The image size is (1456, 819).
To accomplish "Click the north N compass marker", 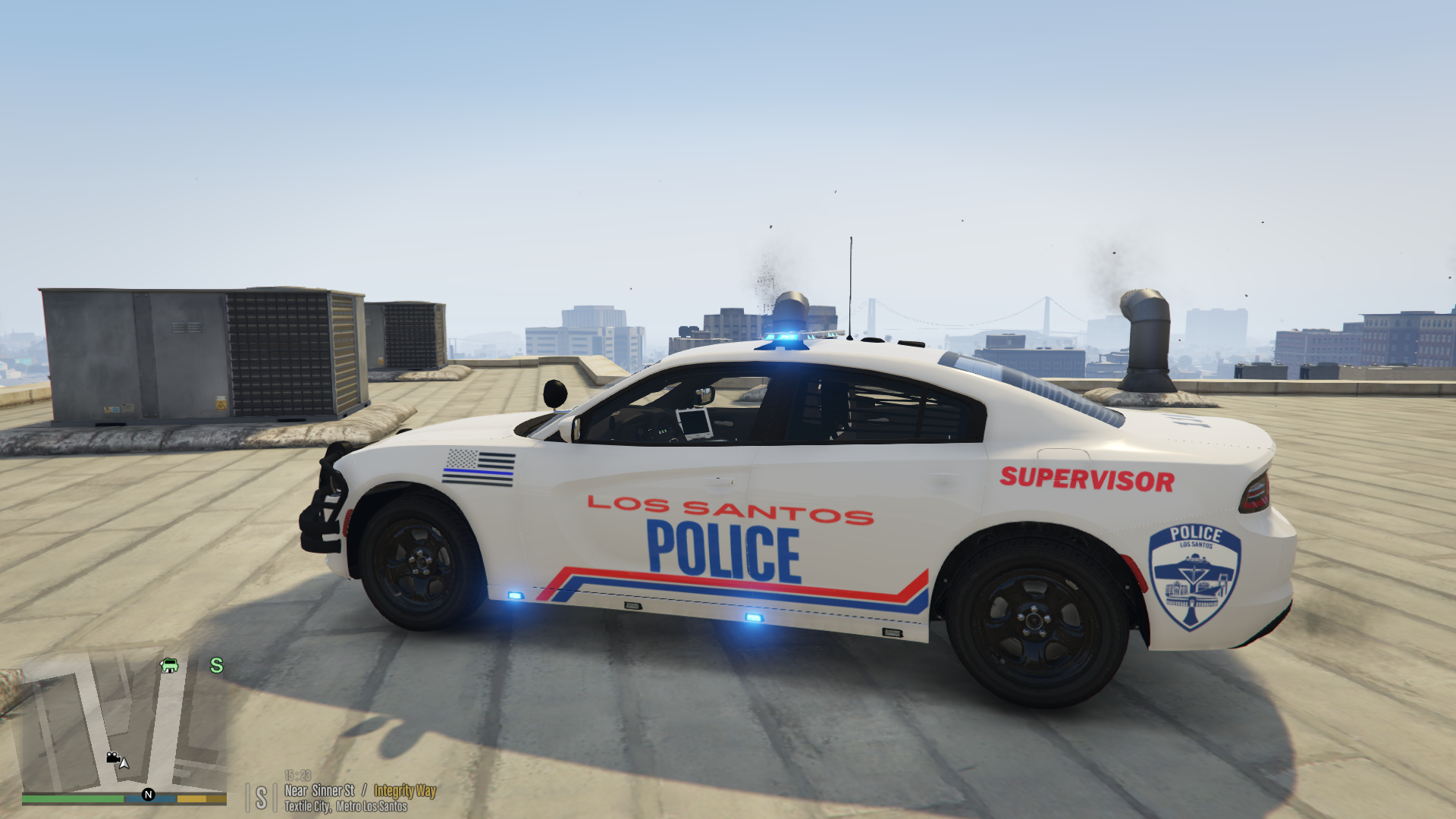I will pos(149,795).
